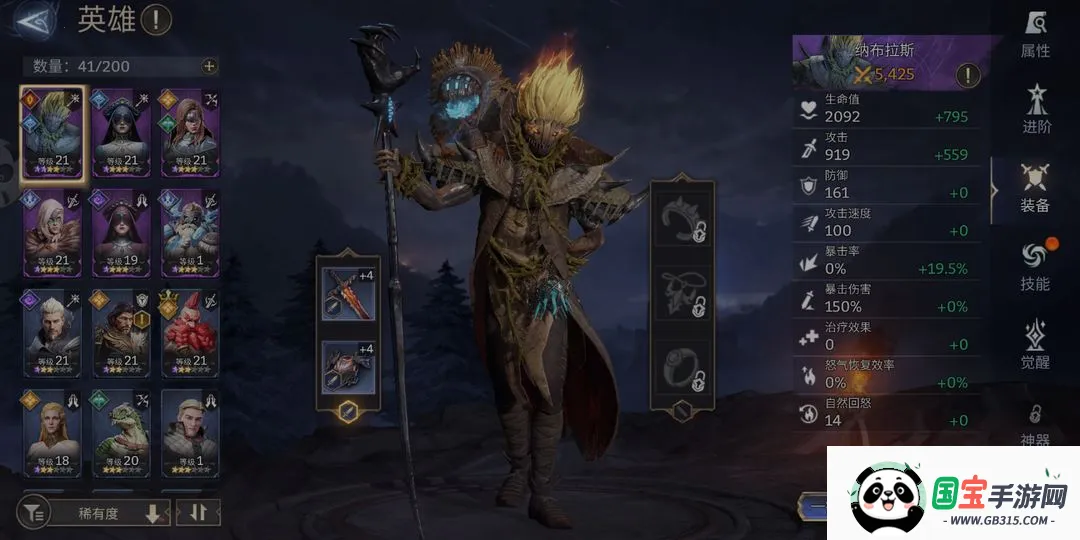The width and height of the screenshot is (1080, 540).
Task: Switch to the 属性 tab
Action: point(1035,35)
